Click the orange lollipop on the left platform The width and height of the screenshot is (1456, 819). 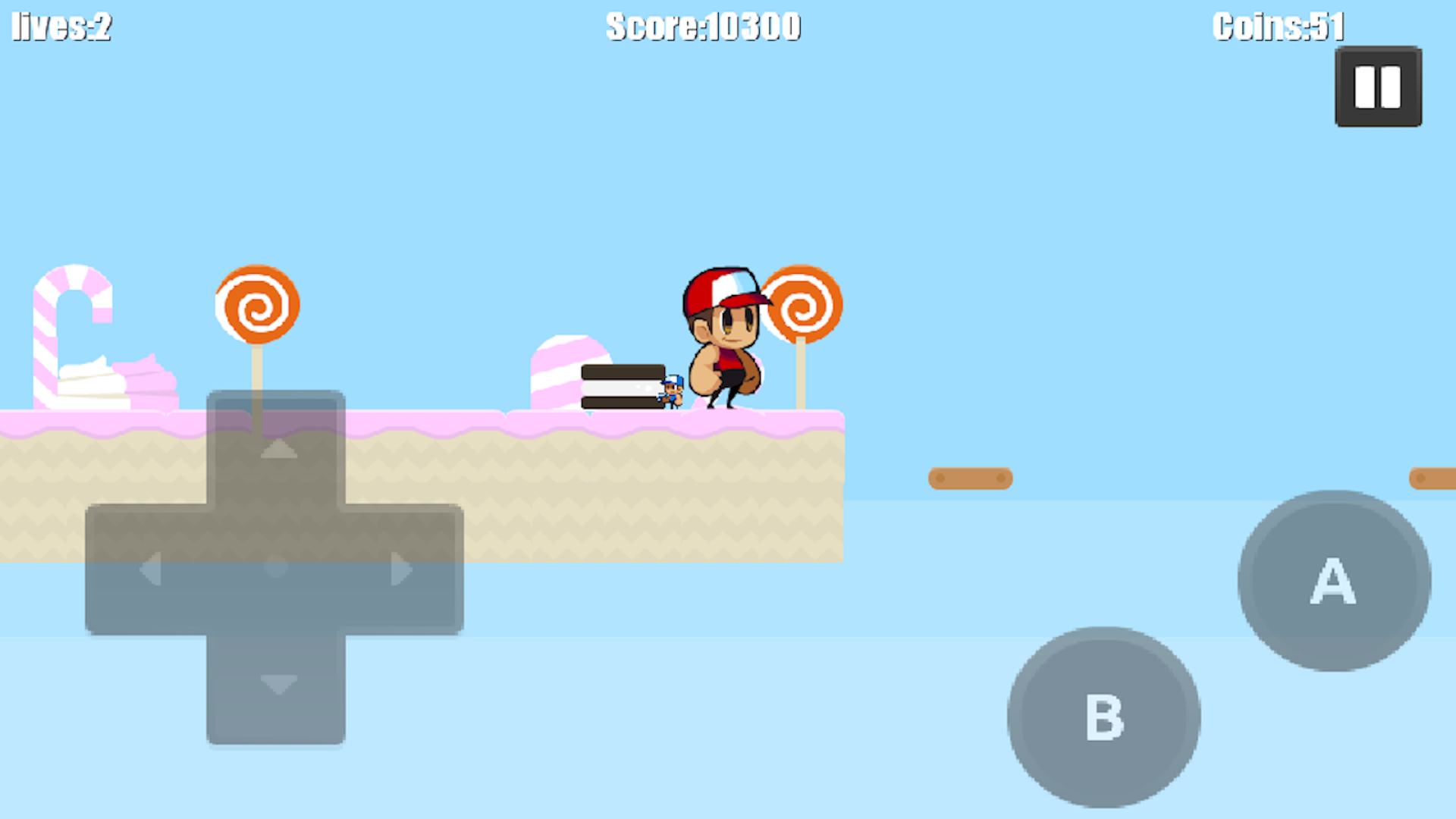coord(256,303)
